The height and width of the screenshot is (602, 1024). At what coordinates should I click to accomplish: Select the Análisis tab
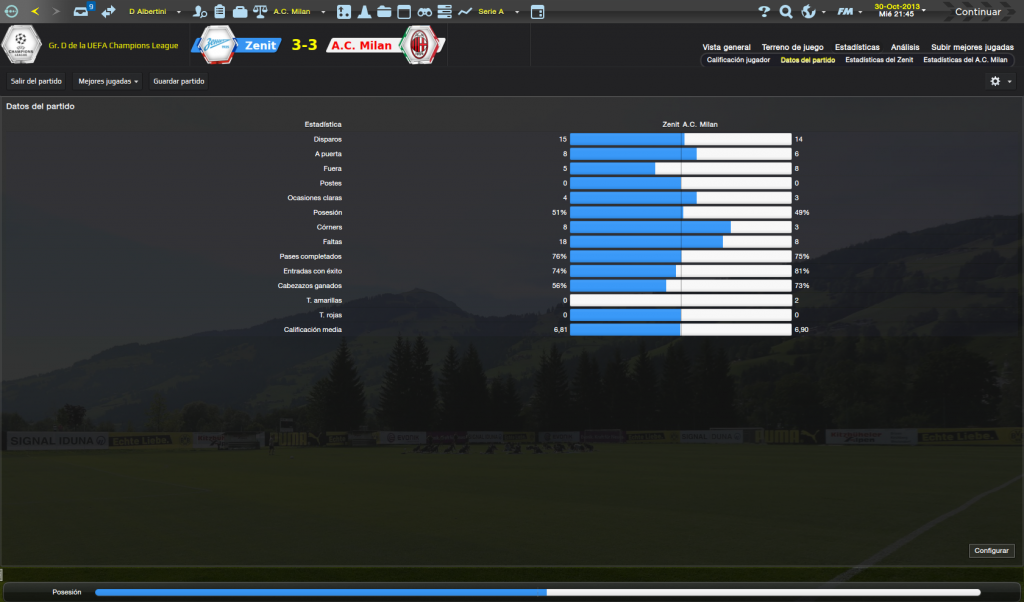[x=905, y=47]
